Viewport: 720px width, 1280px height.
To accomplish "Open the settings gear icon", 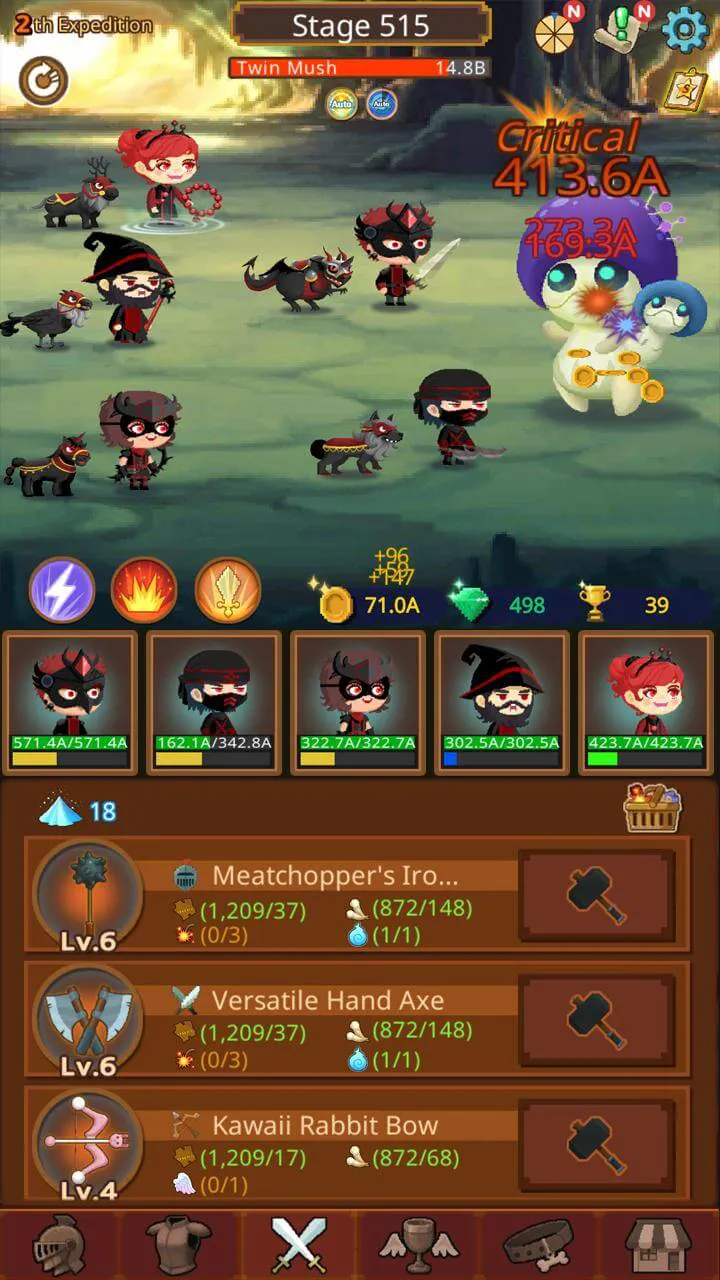I will 685,30.
